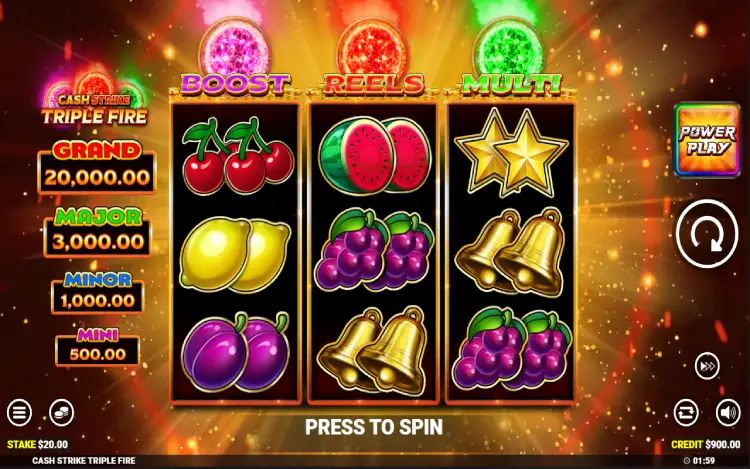This screenshot has height=469, width=750.
Task: Open the coin stack stake settings
Action: [x=62, y=411]
